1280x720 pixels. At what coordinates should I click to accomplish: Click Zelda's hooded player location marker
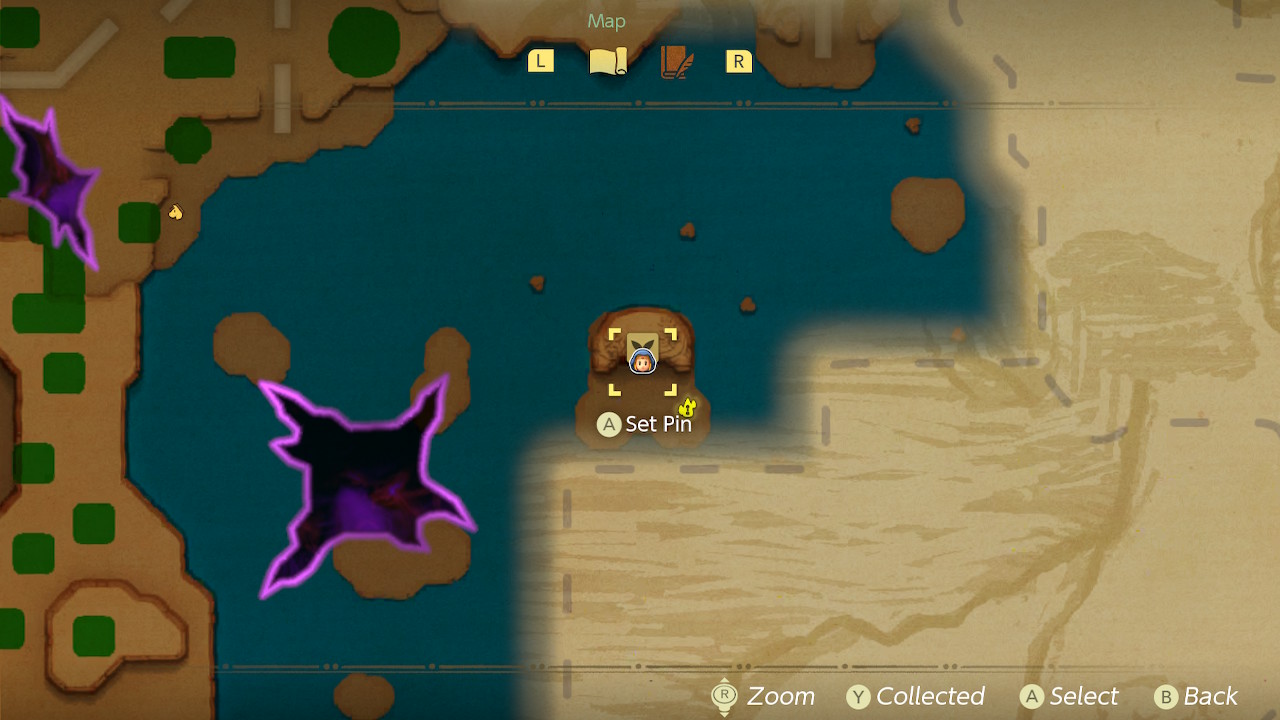tap(641, 361)
